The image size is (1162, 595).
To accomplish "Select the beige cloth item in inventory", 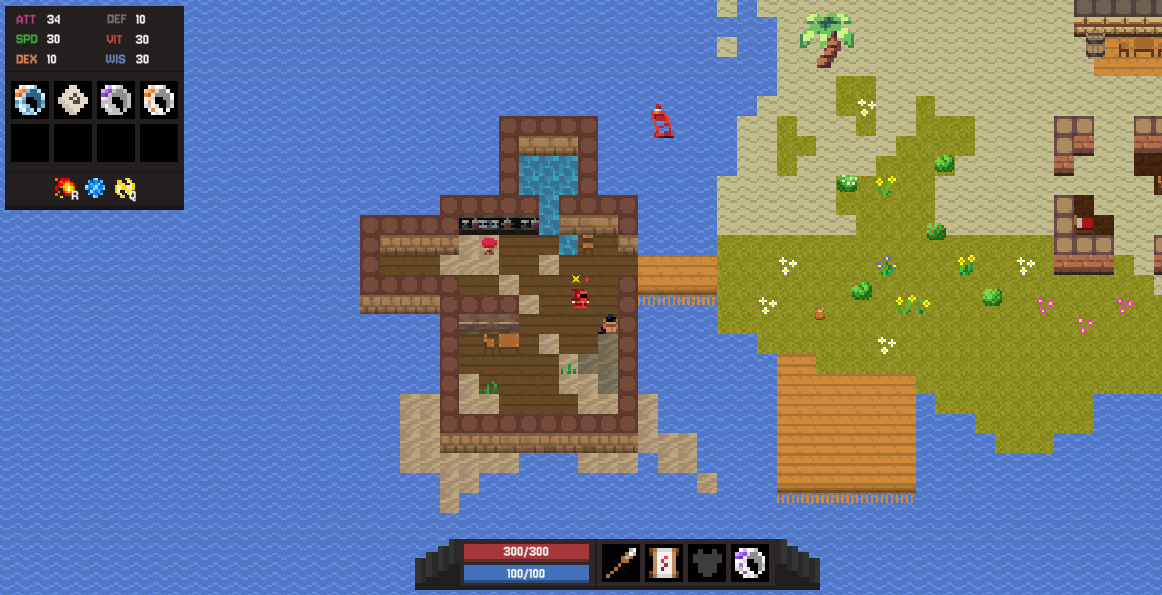I will [73, 100].
